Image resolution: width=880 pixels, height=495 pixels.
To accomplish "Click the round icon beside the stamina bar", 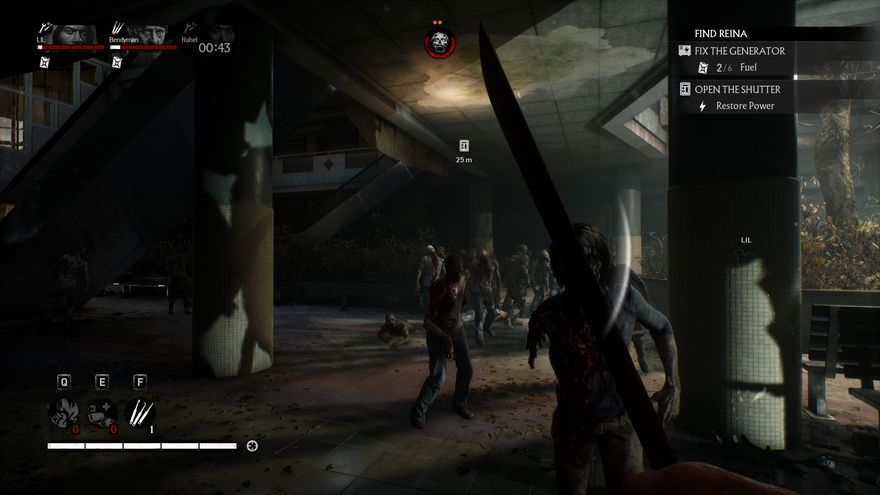I will point(252,445).
